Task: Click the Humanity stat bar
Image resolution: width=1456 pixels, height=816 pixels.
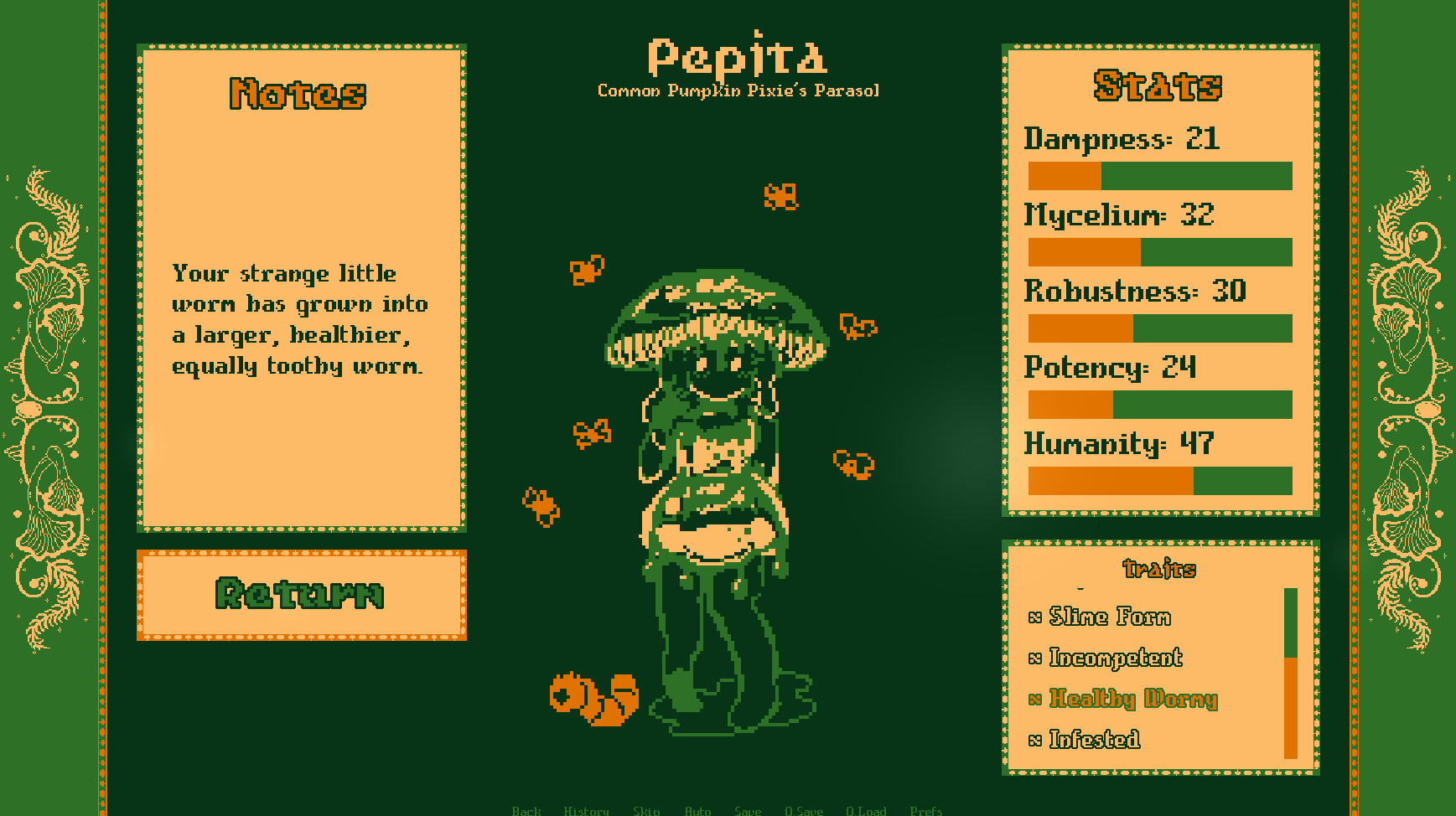Action: [x=1160, y=482]
